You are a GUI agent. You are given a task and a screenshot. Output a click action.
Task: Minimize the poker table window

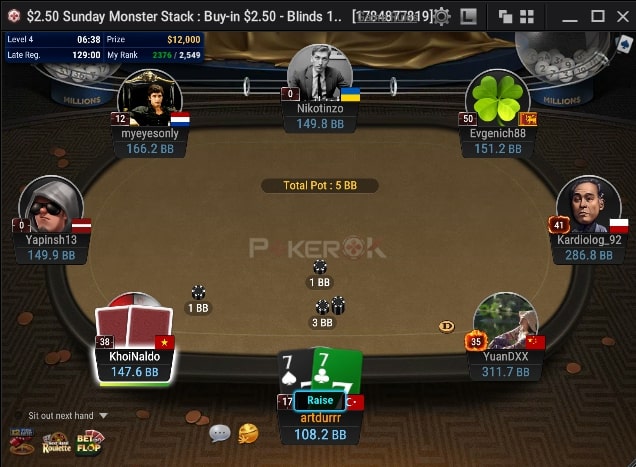coord(571,16)
